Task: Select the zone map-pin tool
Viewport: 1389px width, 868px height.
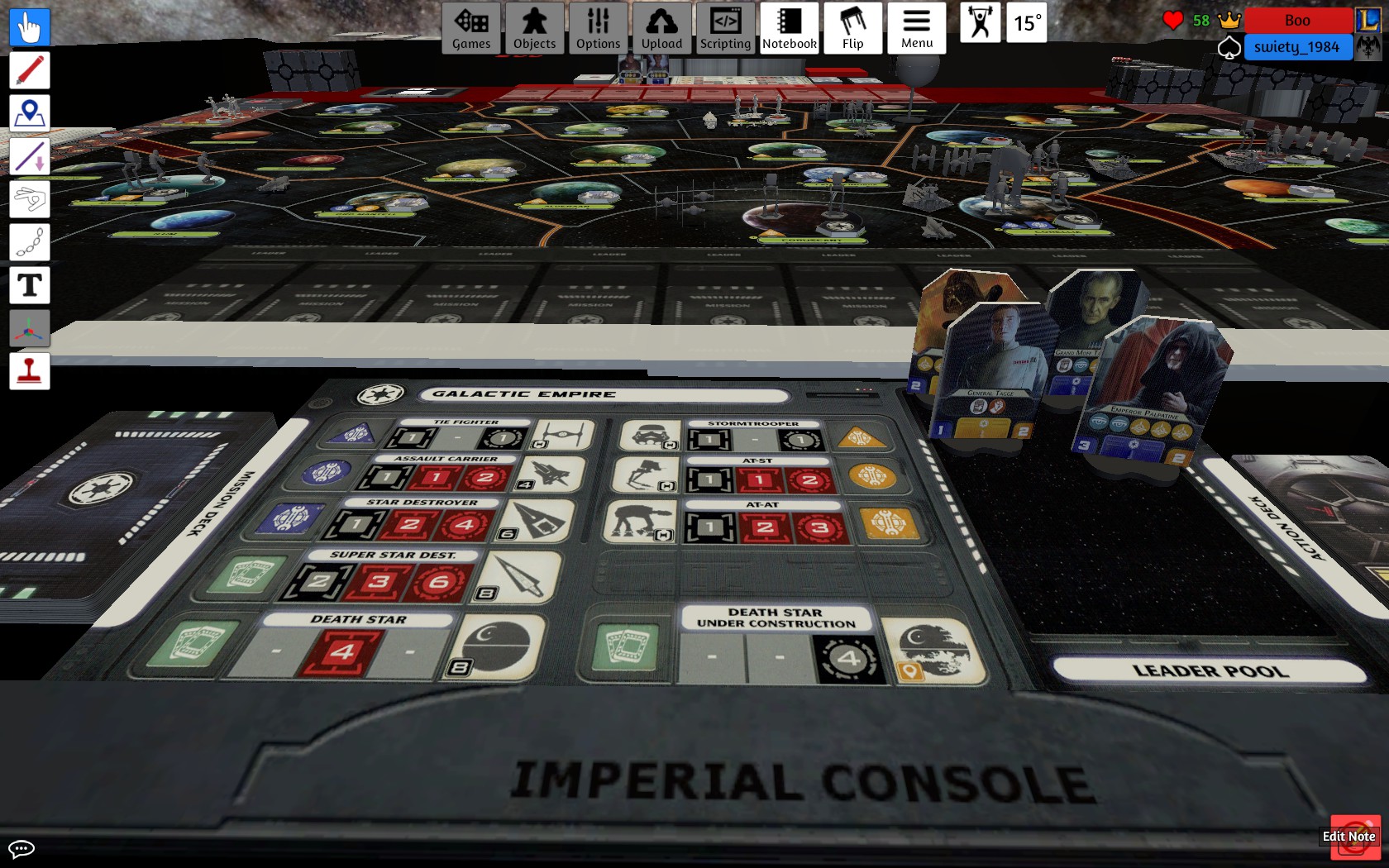Action: point(30,113)
